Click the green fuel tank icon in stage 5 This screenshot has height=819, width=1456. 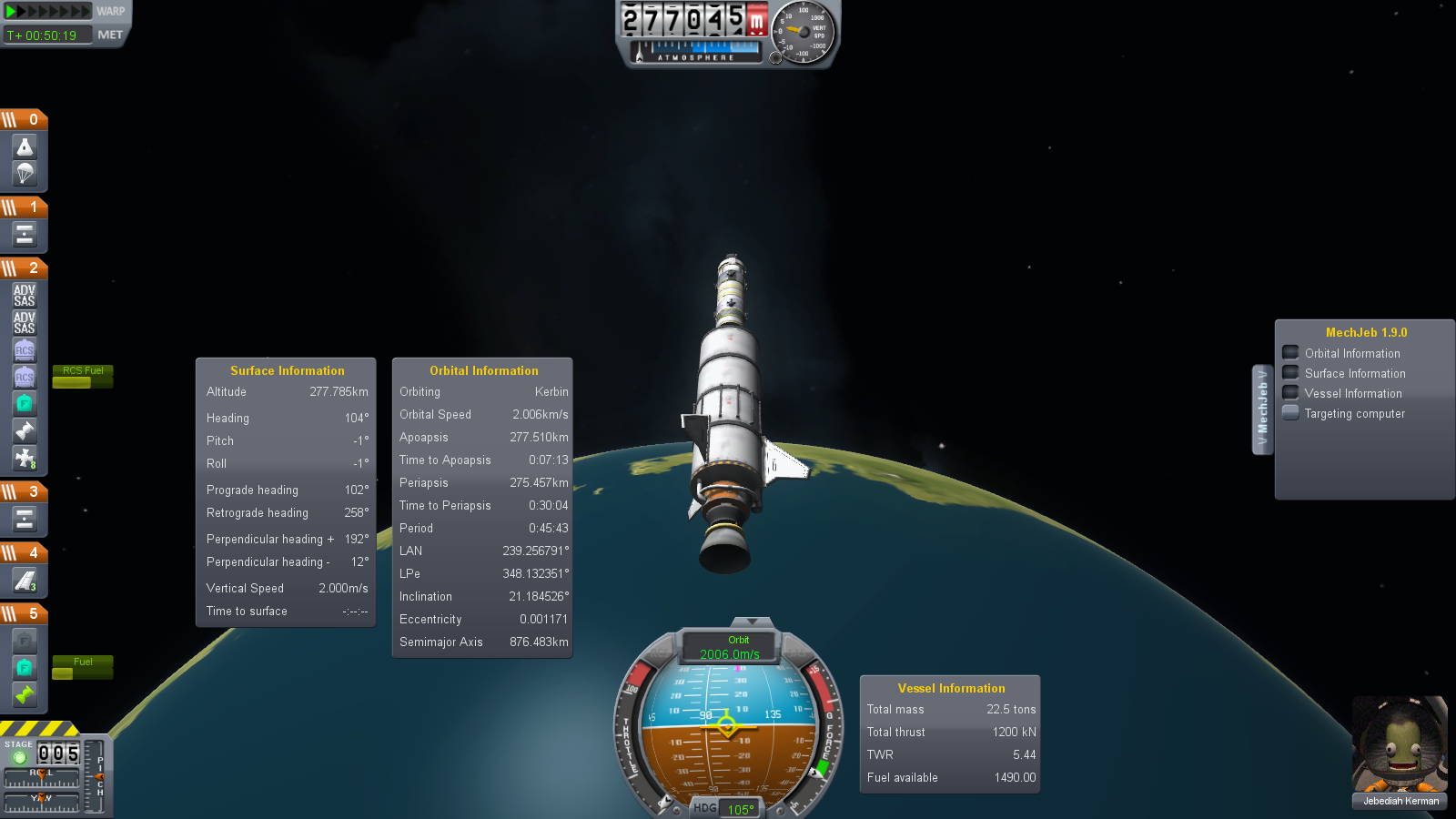click(25, 667)
